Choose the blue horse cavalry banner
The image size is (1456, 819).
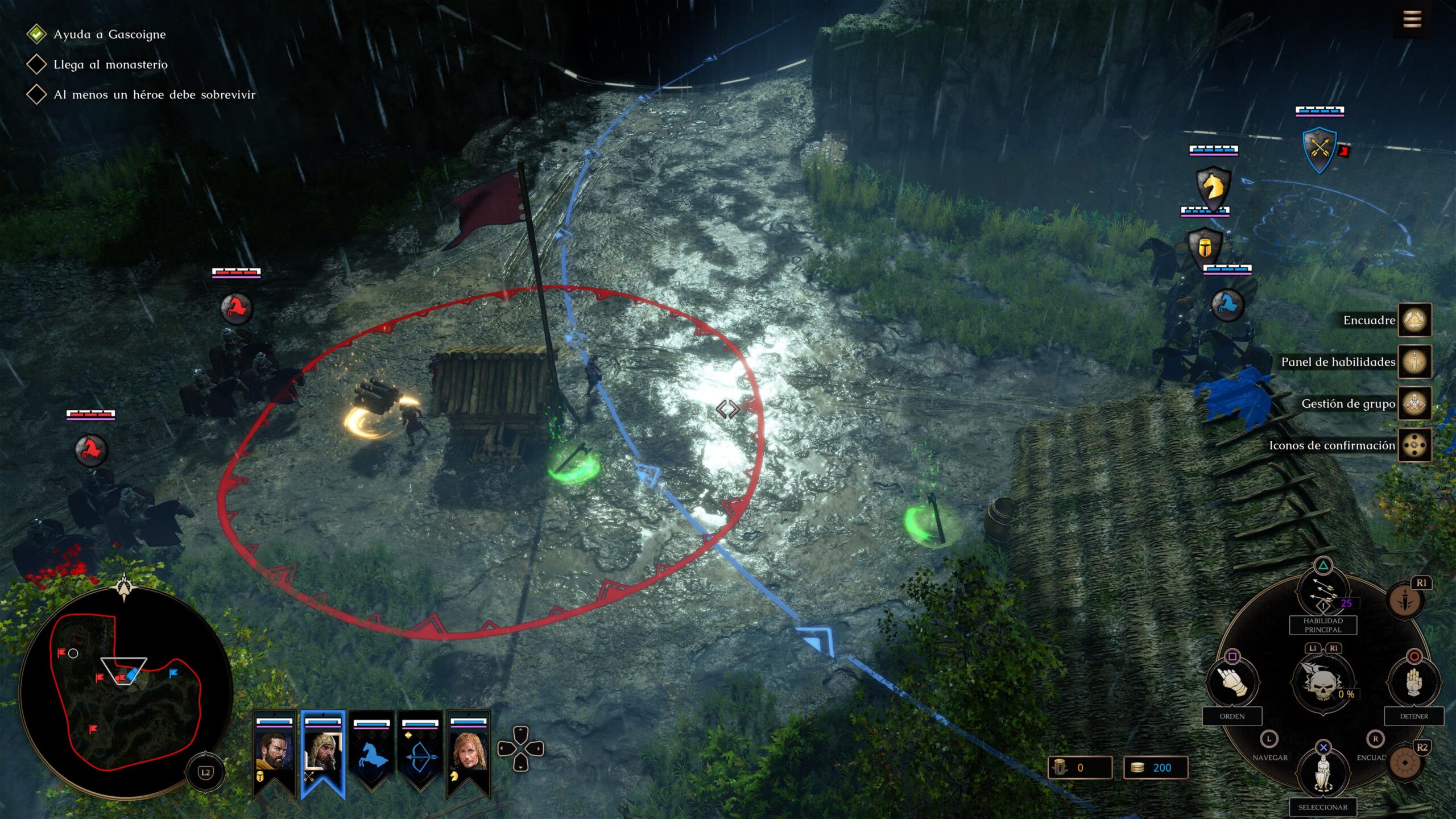tap(371, 751)
